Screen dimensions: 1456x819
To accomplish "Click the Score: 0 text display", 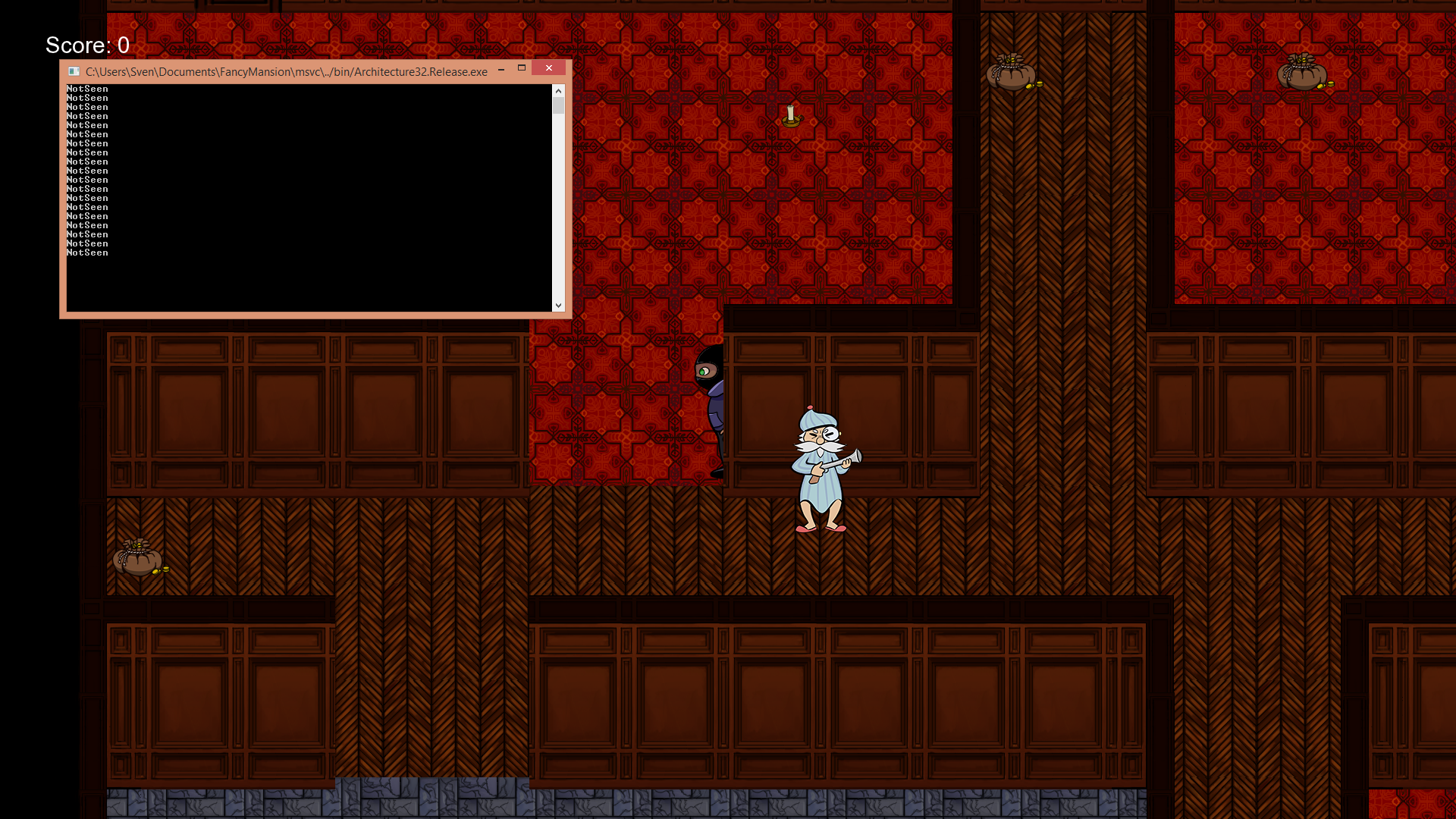I will coord(86,45).
